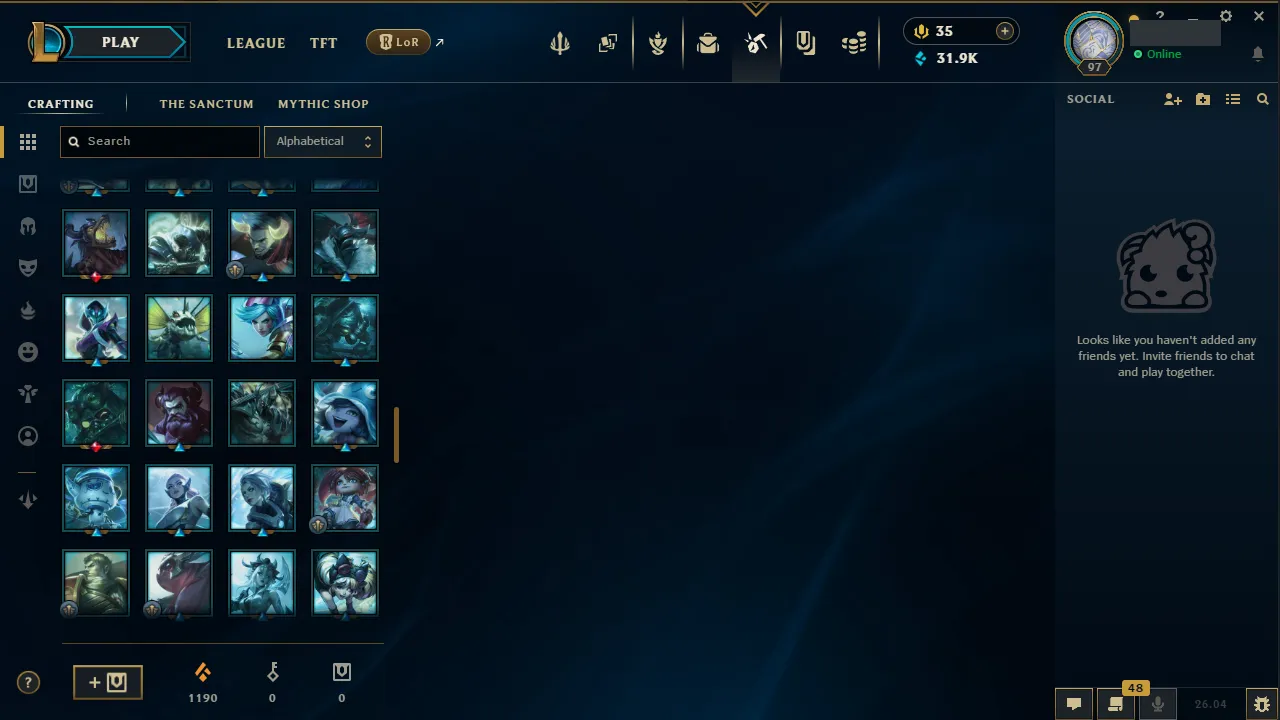Open the Store coins icon
This screenshot has height=720, width=1280.
(x=854, y=43)
